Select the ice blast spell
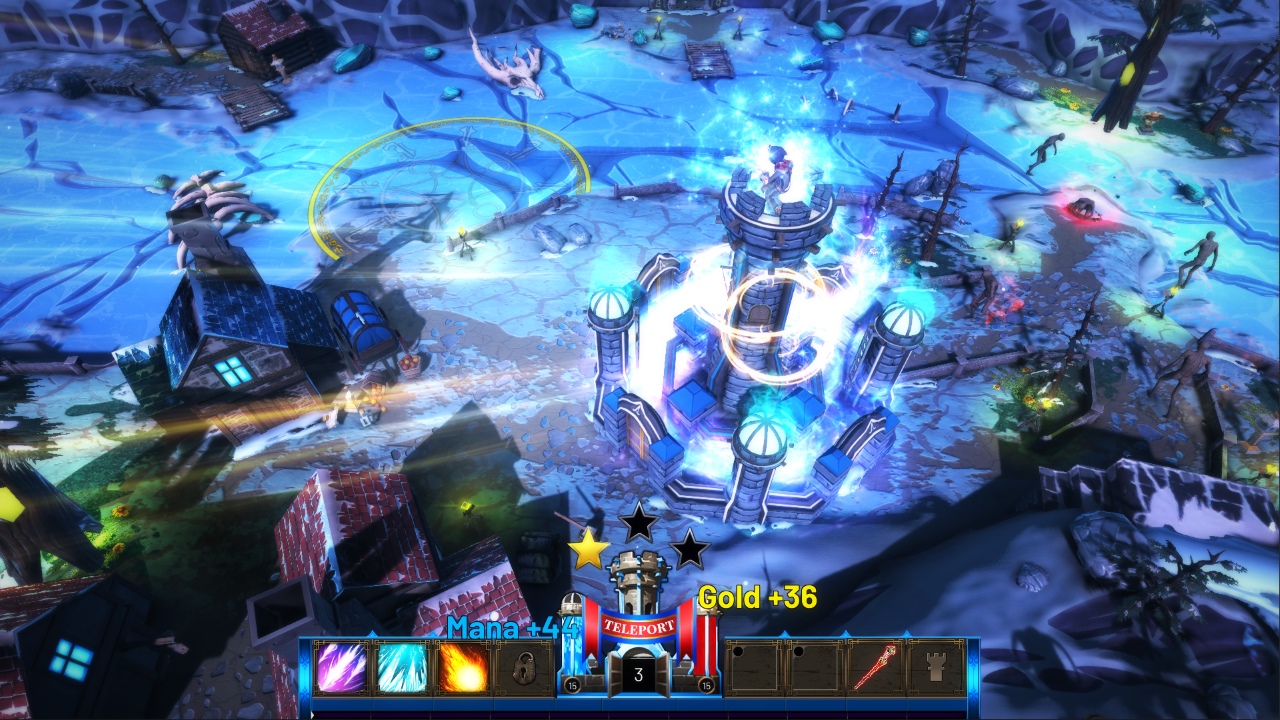This screenshot has width=1280, height=720. tap(402, 669)
